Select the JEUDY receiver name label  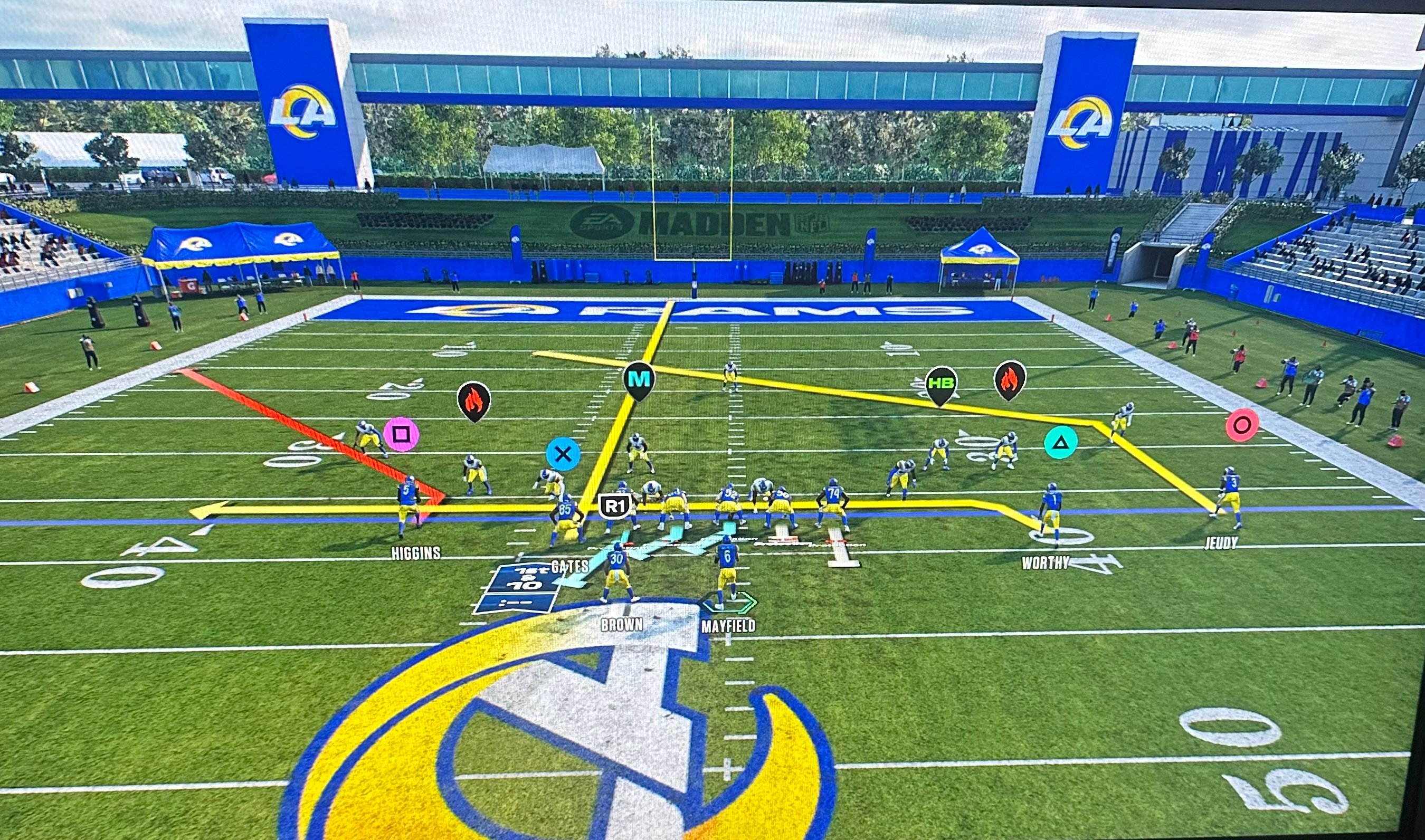[1221, 543]
